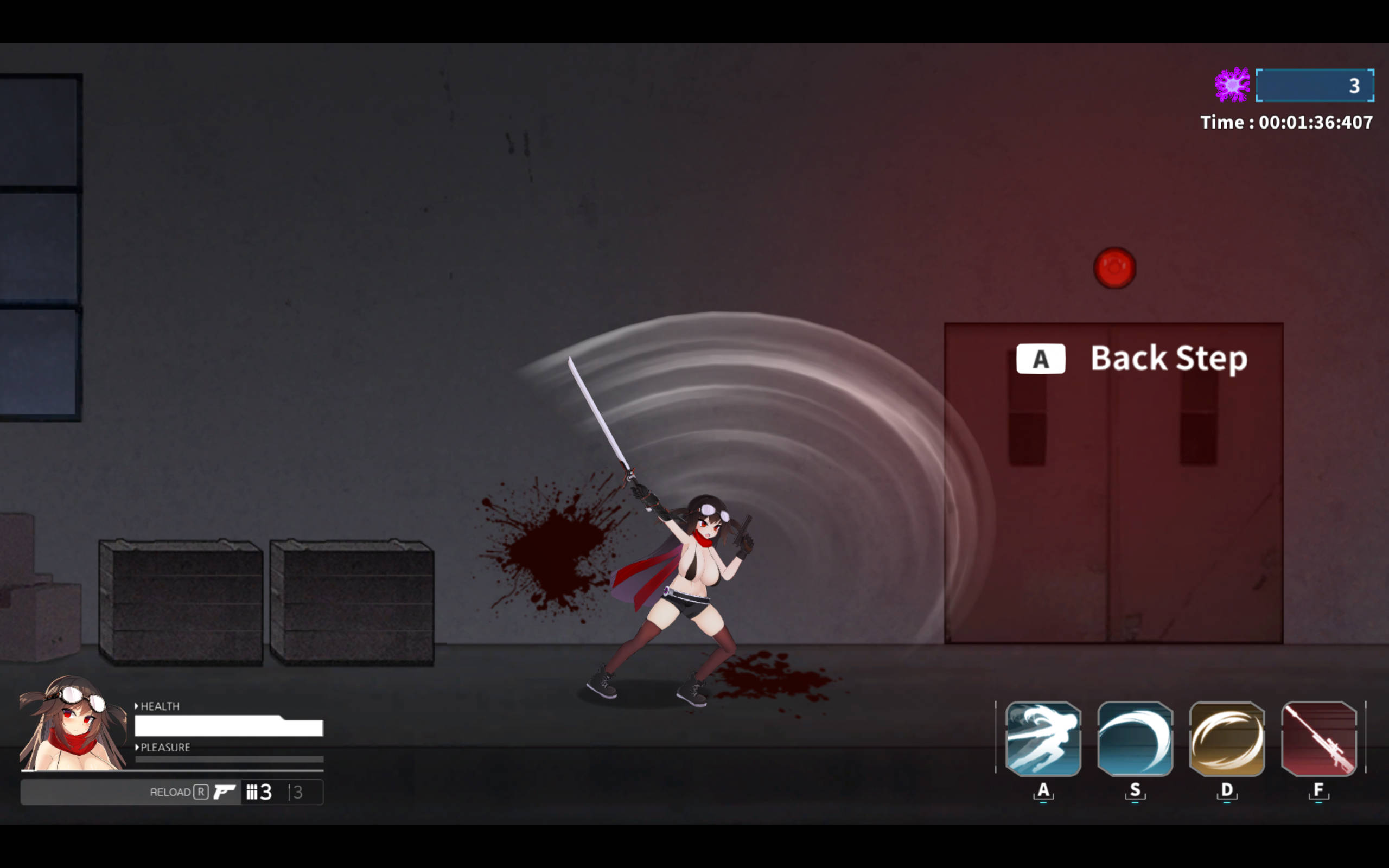This screenshot has height=868, width=1389.
Task: Click the purple splat currency icon
Action: [1232, 85]
